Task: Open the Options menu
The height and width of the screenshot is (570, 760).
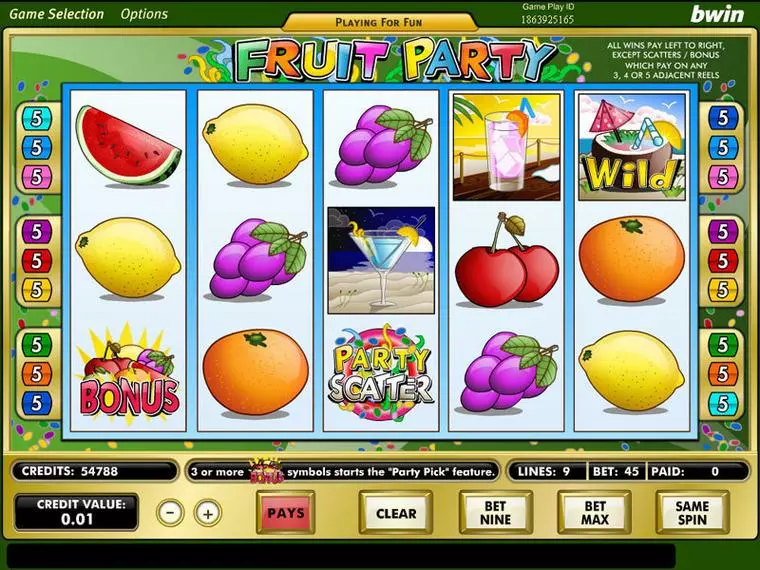Action: tap(144, 14)
